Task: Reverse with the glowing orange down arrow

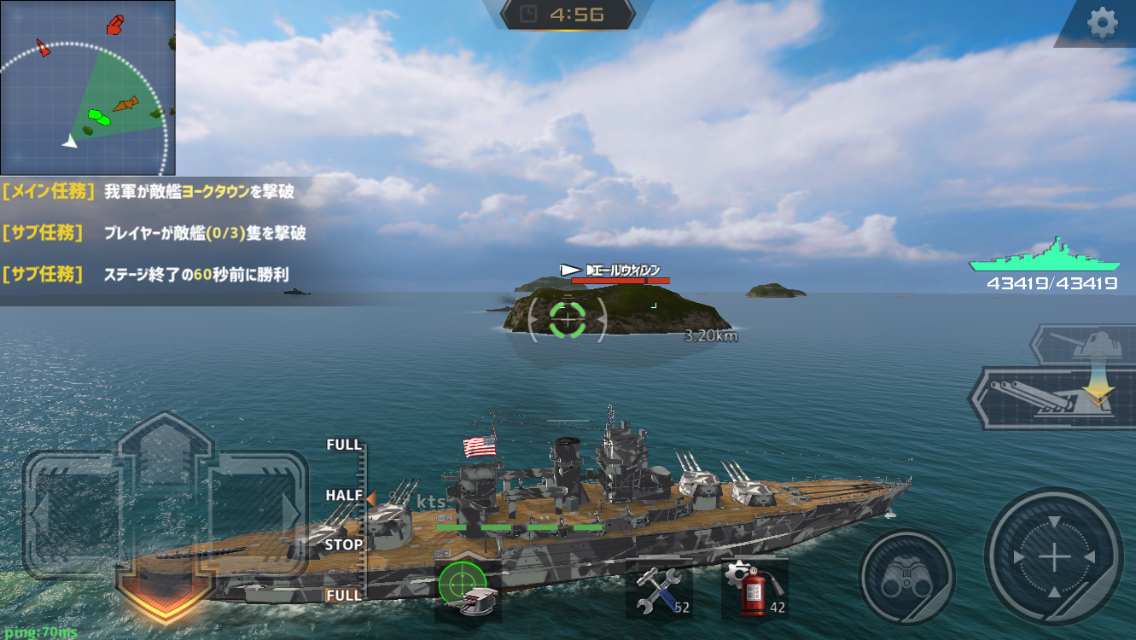Action: click(x=163, y=589)
